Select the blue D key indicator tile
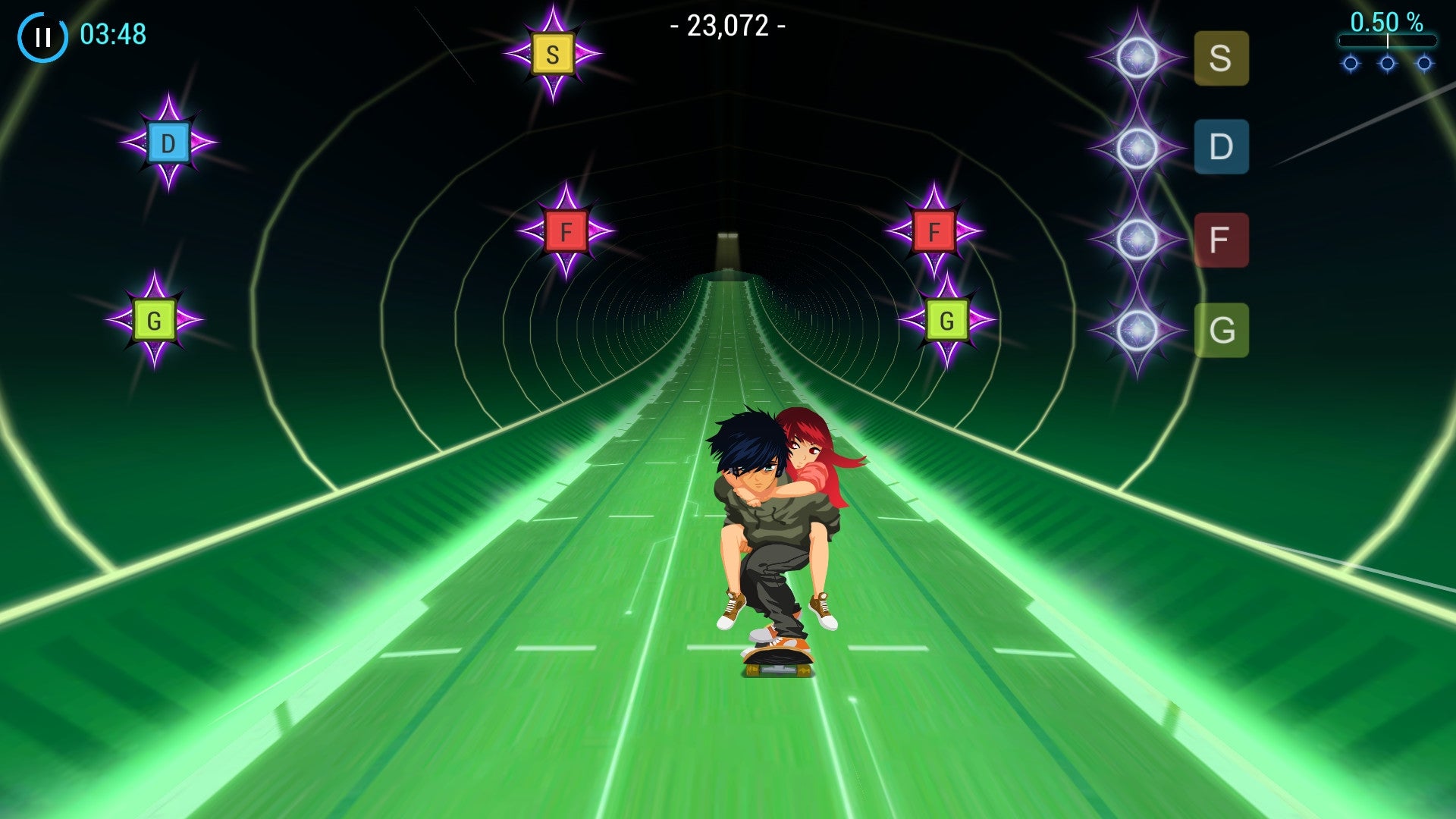 point(1221,146)
